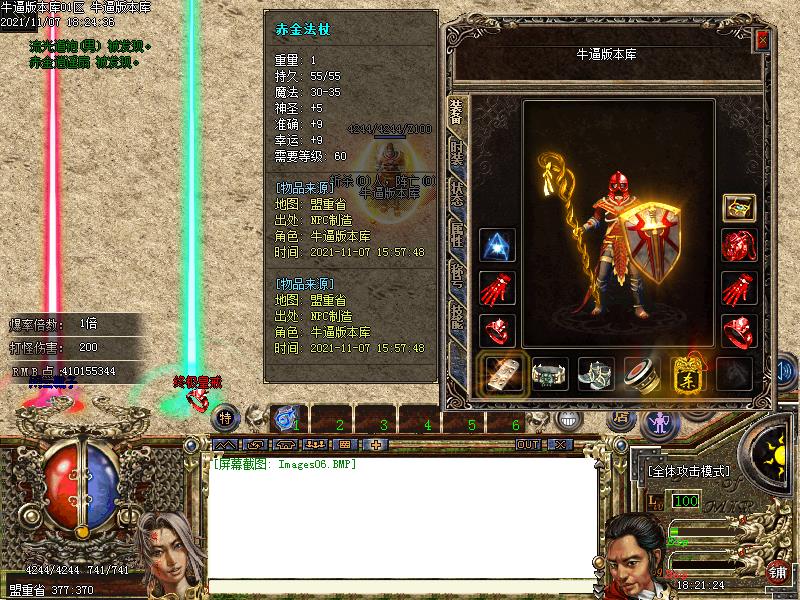Viewport: 800px width, 600px height.
Task: Toggle the 全体攻击模式 attack mode
Action: click(x=690, y=471)
